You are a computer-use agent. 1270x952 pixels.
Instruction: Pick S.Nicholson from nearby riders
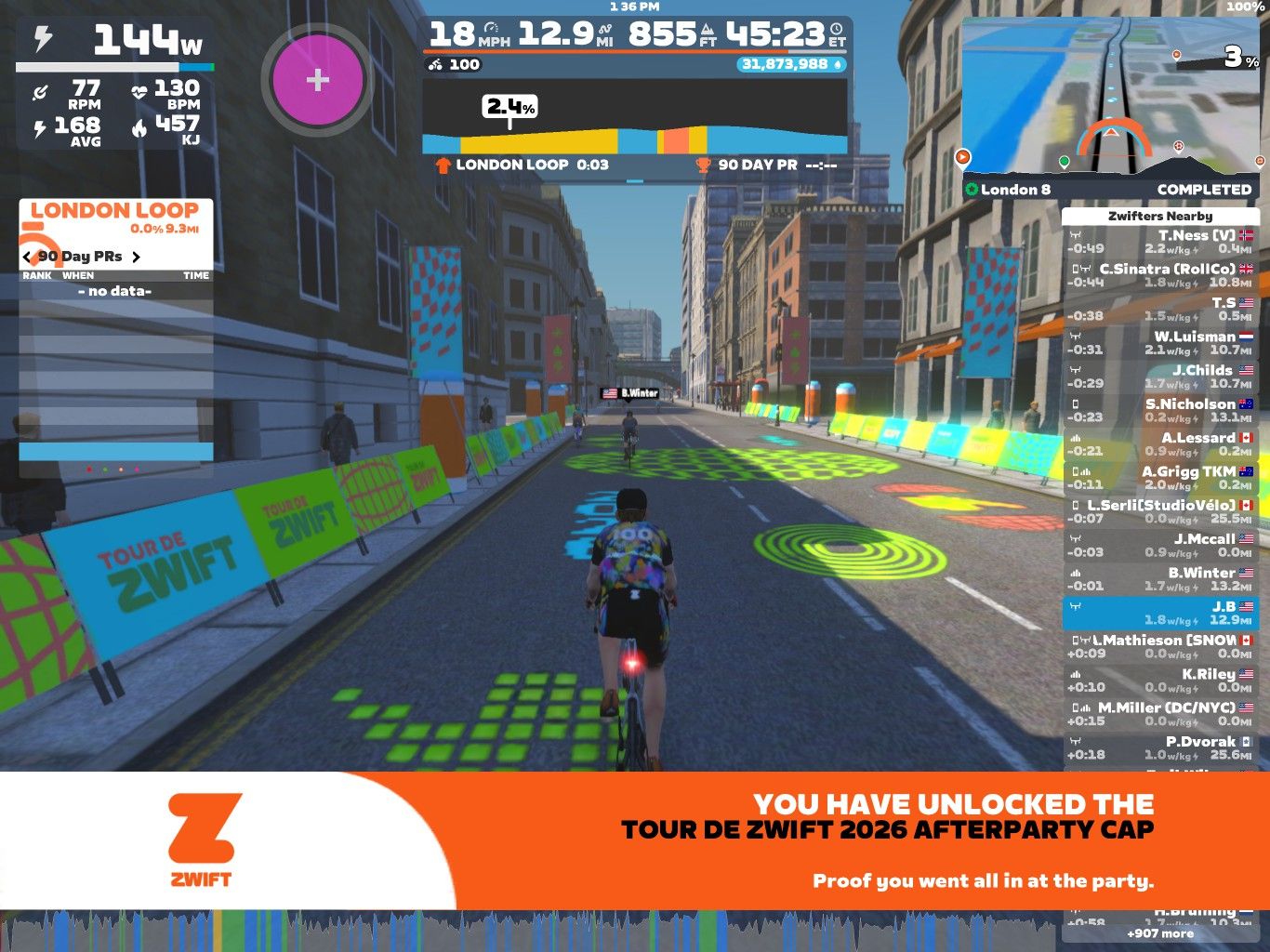[1159, 410]
